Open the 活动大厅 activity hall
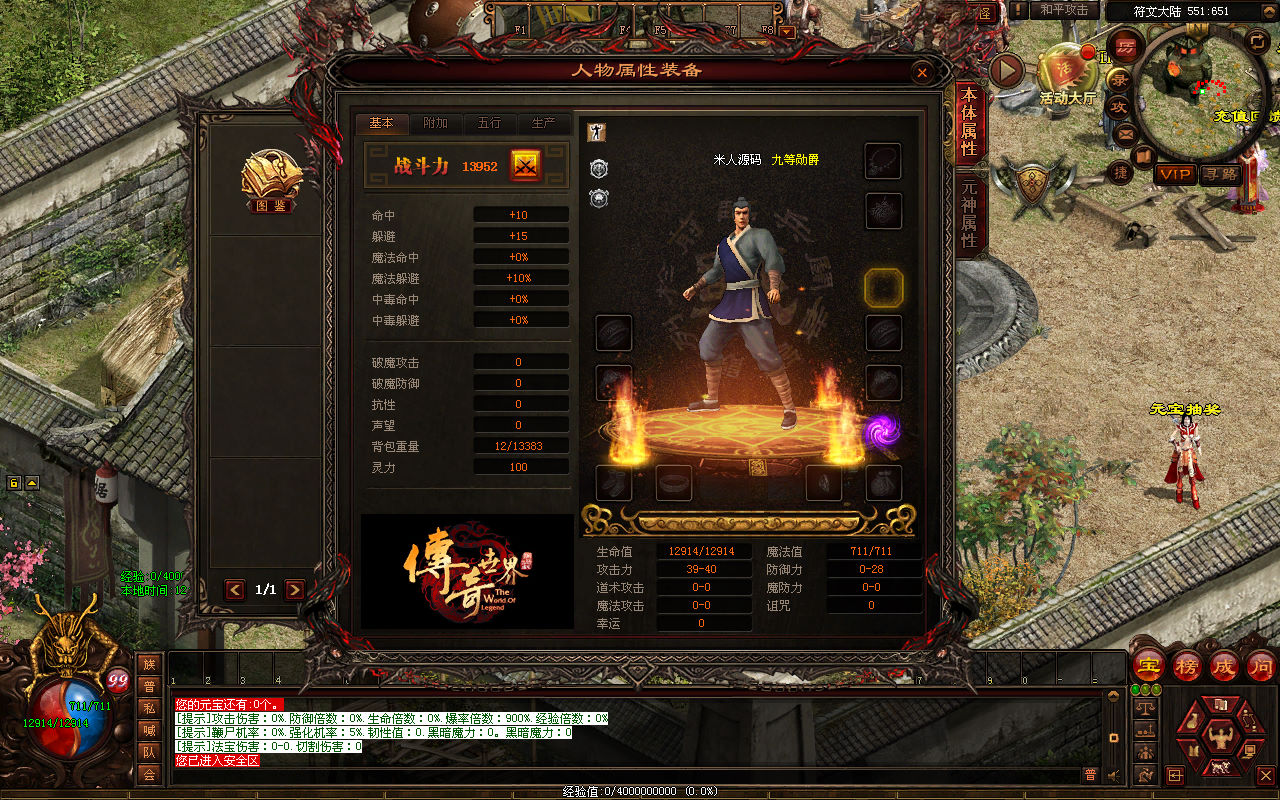The image size is (1280, 800). tap(1066, 75)
